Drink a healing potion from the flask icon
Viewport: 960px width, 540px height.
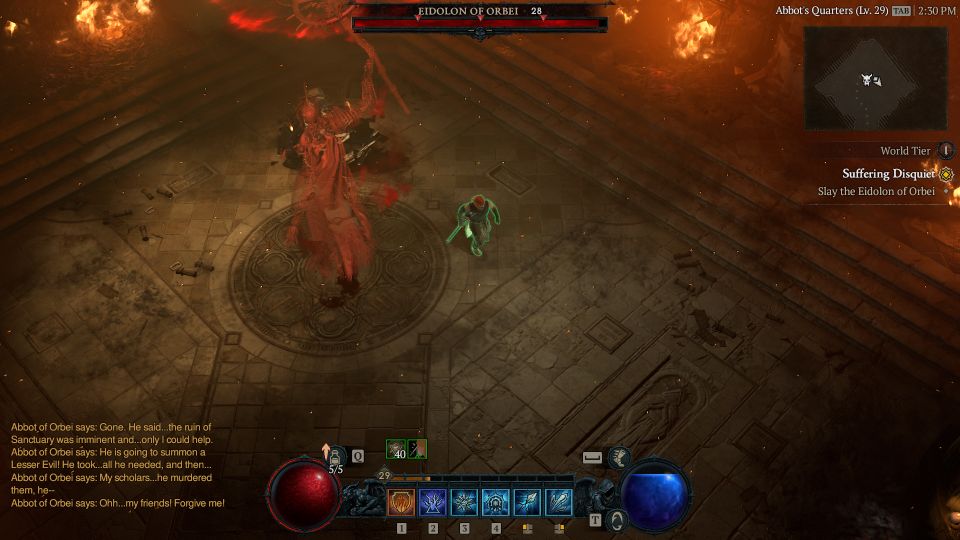(337, 457)
